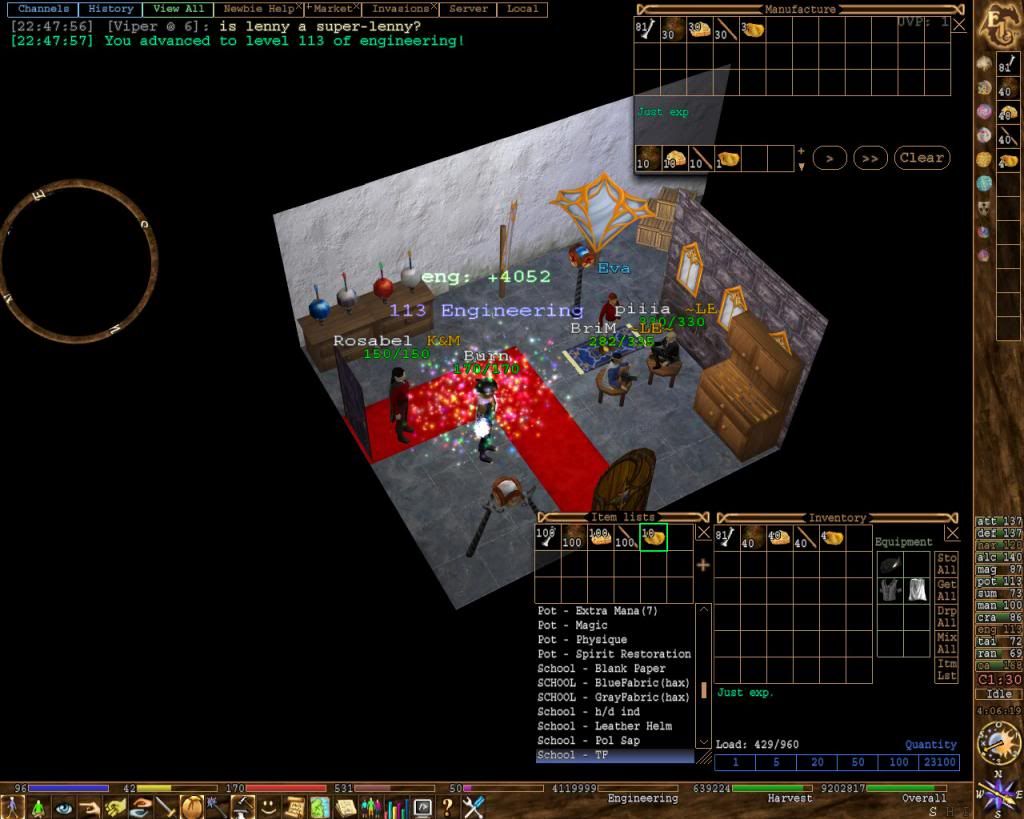Open the Server chat tab

point(469,9)
